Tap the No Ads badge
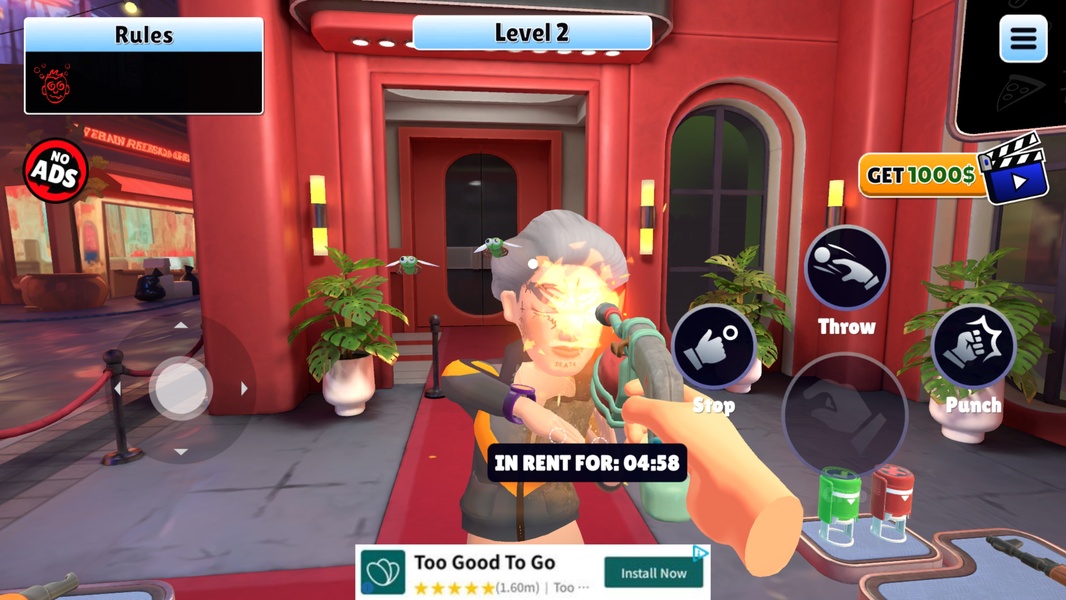 [x=56, y=171]
